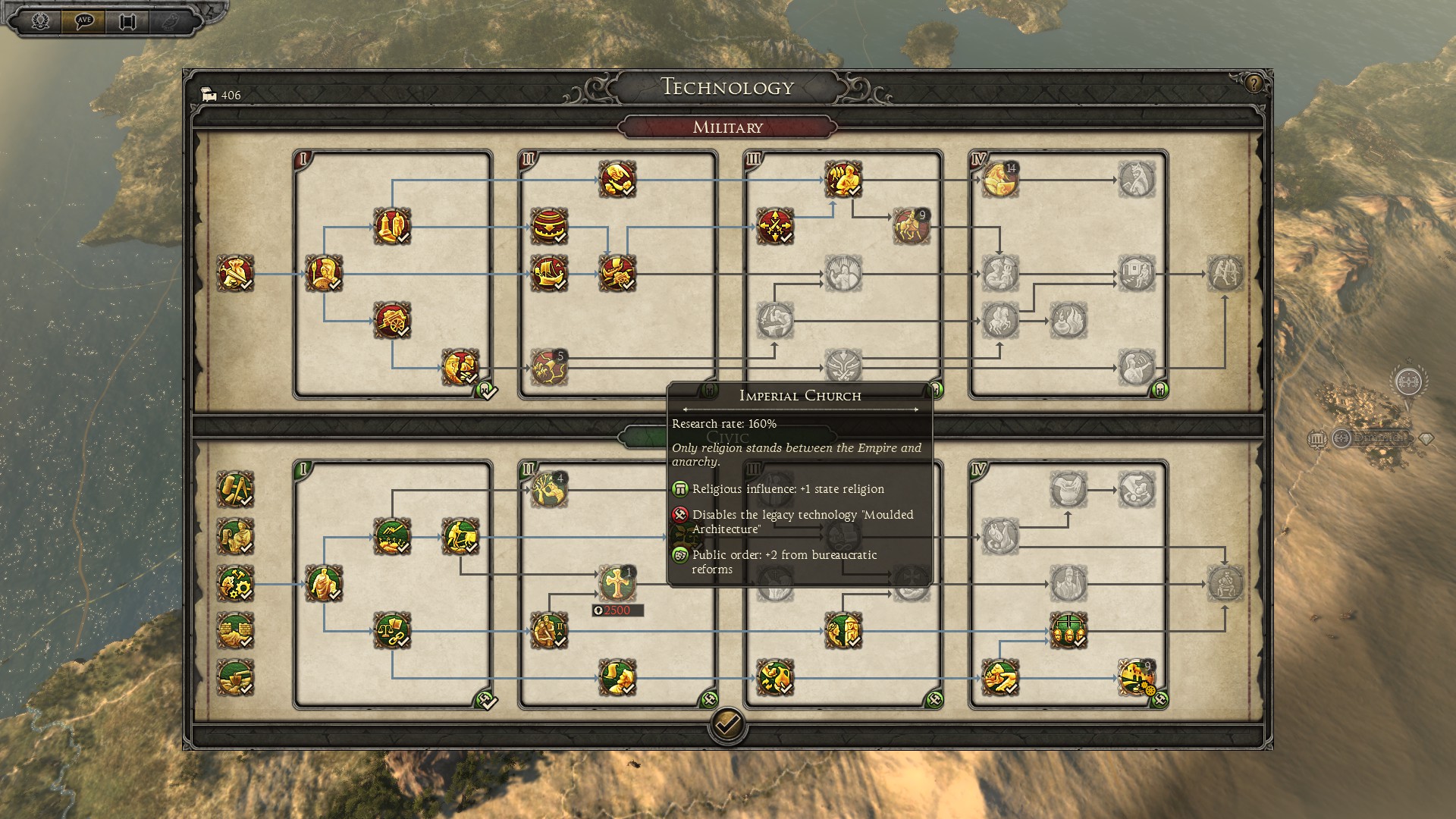Image resolution: width=1456 pixels, height=819 pixels.
Task: Select the gold cross technology costing 2500
Action: click(617, 583)
